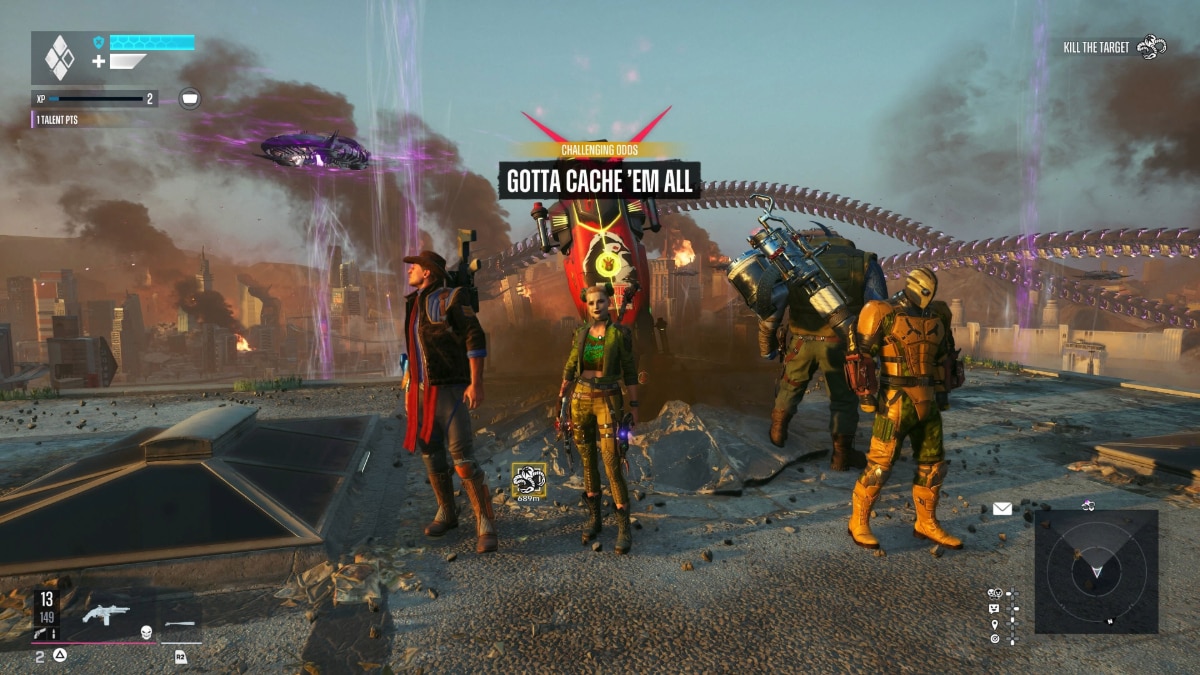Select the target bullseye quick-menu icon

[x=994, y=638]
